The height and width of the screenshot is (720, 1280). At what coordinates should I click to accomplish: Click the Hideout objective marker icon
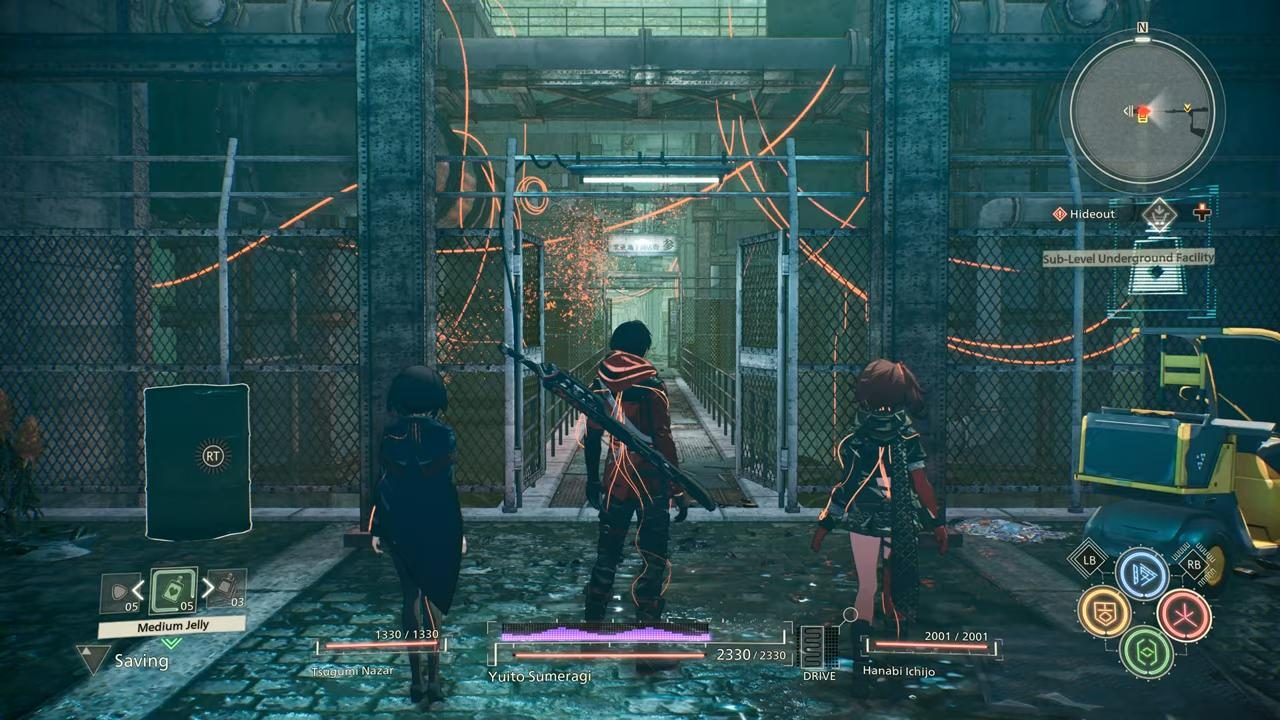tap(1058, 213)
